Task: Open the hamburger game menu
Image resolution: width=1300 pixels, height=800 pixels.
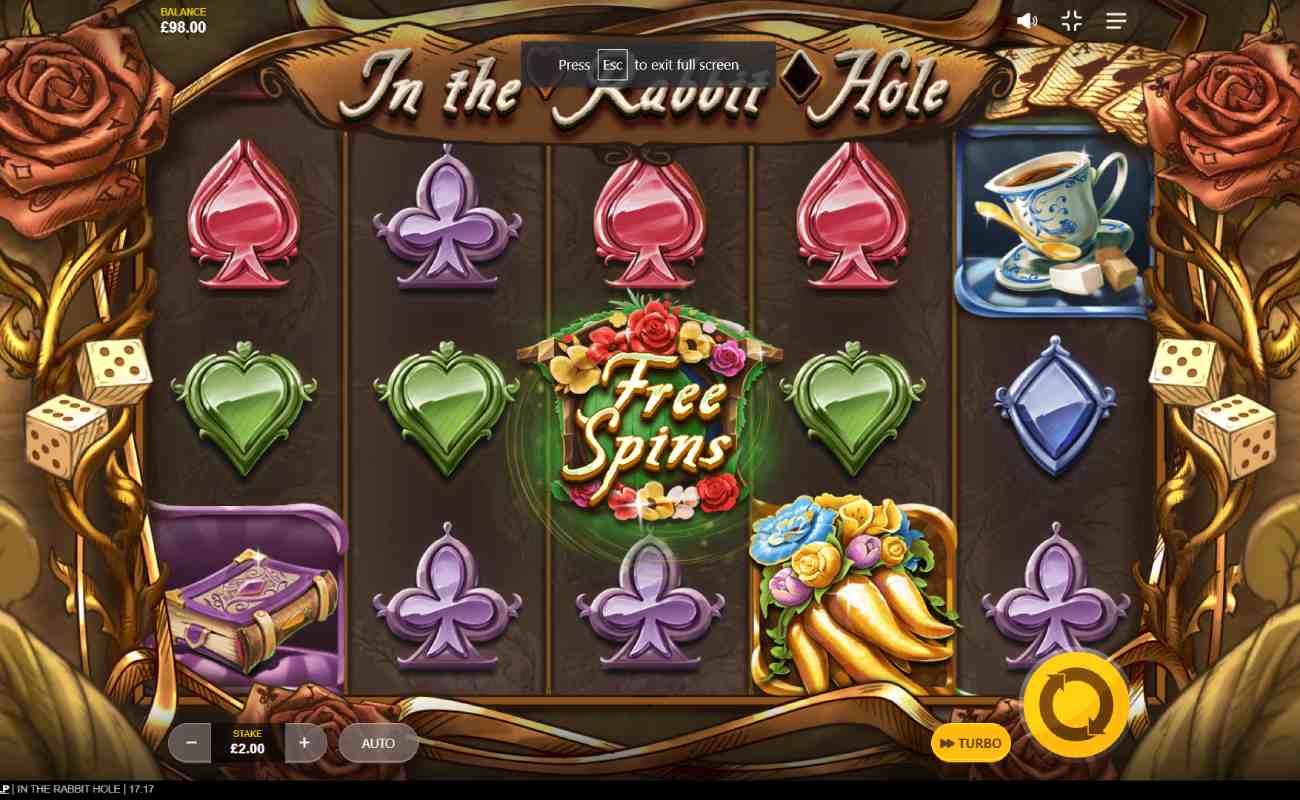Action: coord(1116,20)
